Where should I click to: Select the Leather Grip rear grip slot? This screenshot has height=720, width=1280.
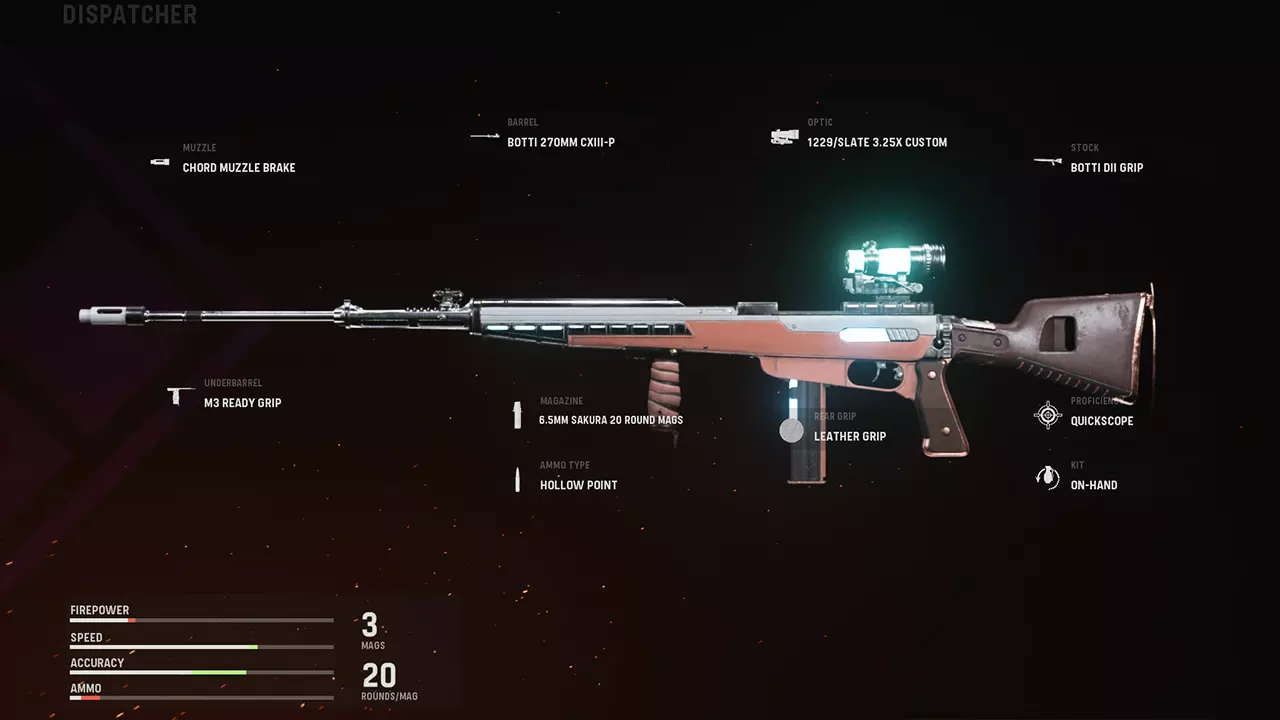point(849,436)
